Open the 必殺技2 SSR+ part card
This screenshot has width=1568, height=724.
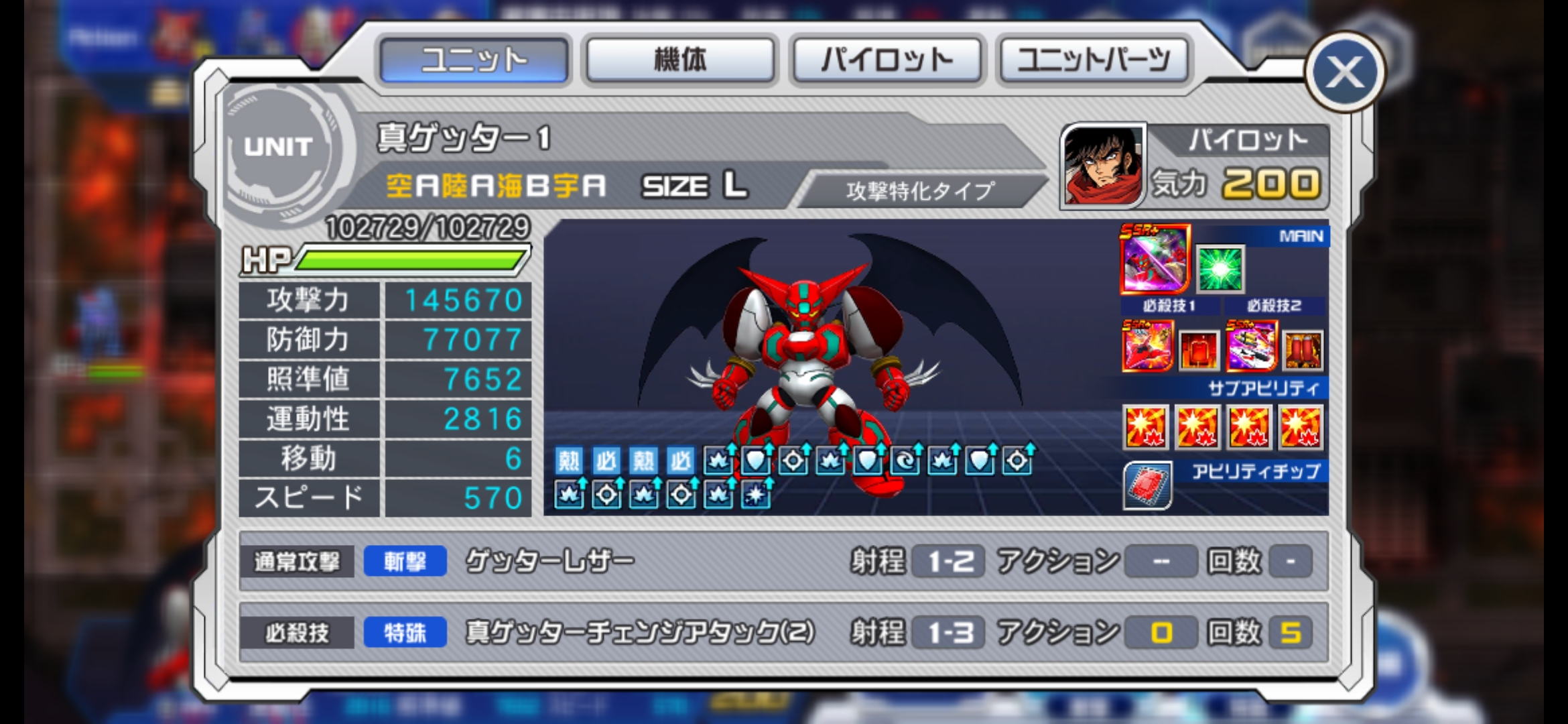[1251, 345]
